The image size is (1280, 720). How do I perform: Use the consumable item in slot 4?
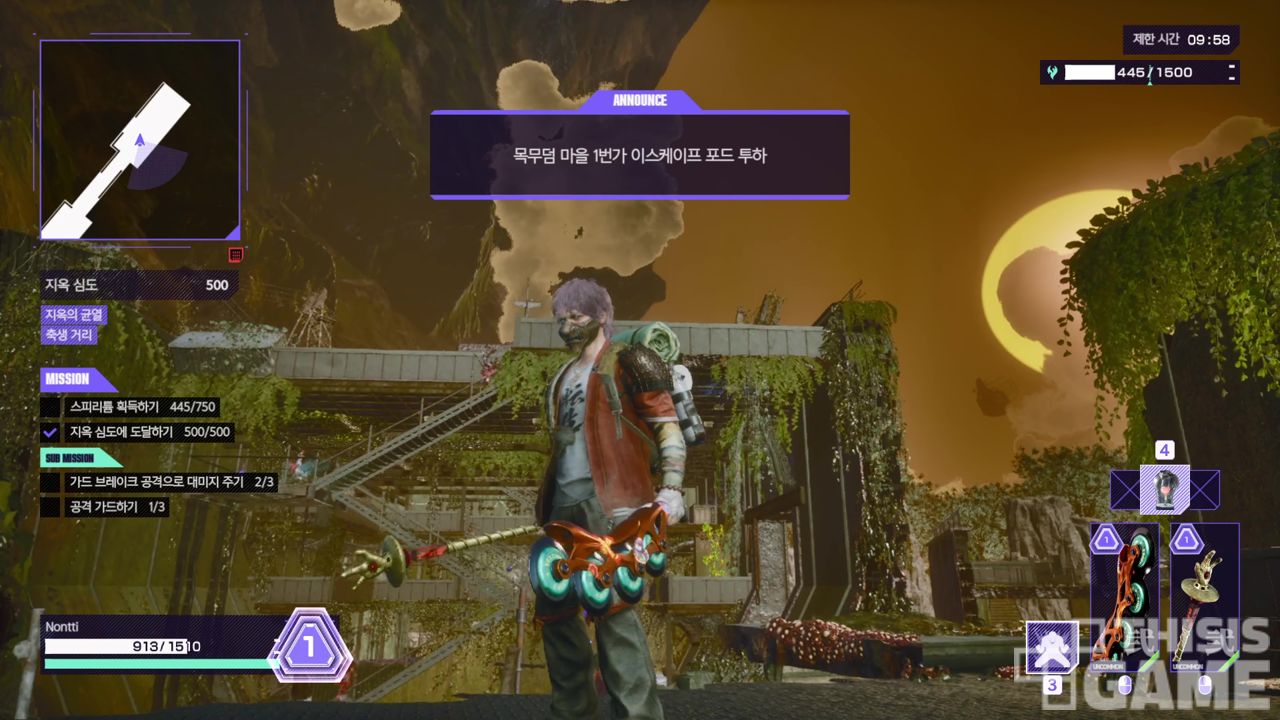pyautogui.click(x=1164, y=490)
